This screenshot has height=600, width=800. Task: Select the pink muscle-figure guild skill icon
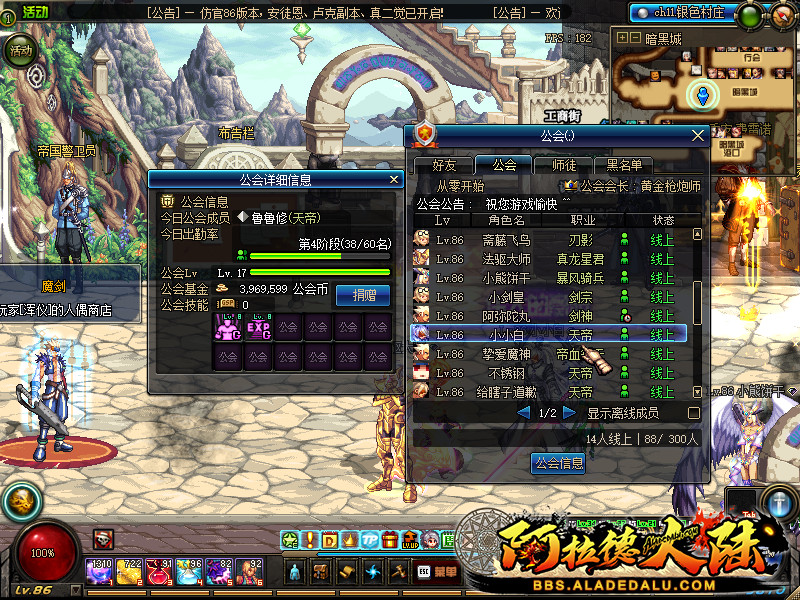click(x=227, y=327)
